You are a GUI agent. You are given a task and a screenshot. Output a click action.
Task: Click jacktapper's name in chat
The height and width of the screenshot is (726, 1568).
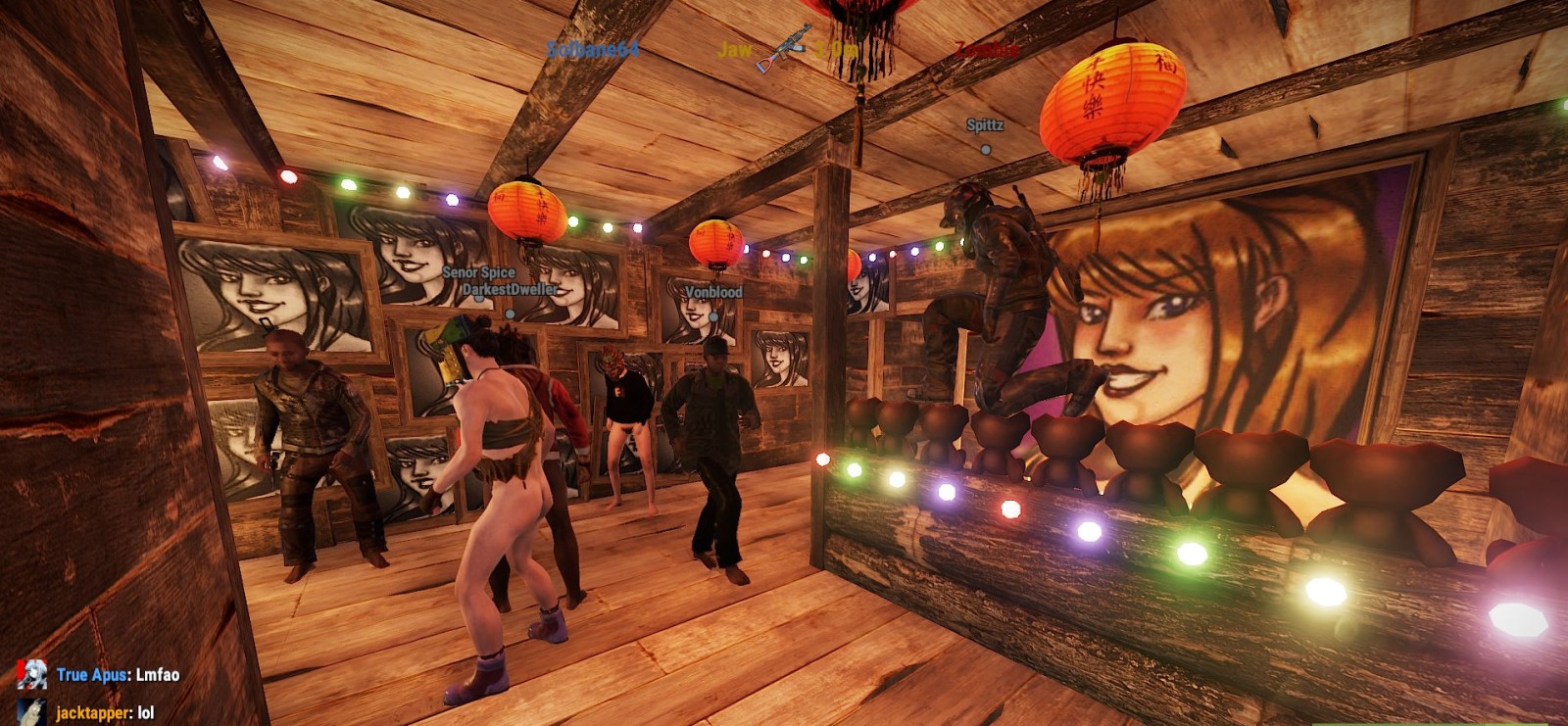coord(91,713)
